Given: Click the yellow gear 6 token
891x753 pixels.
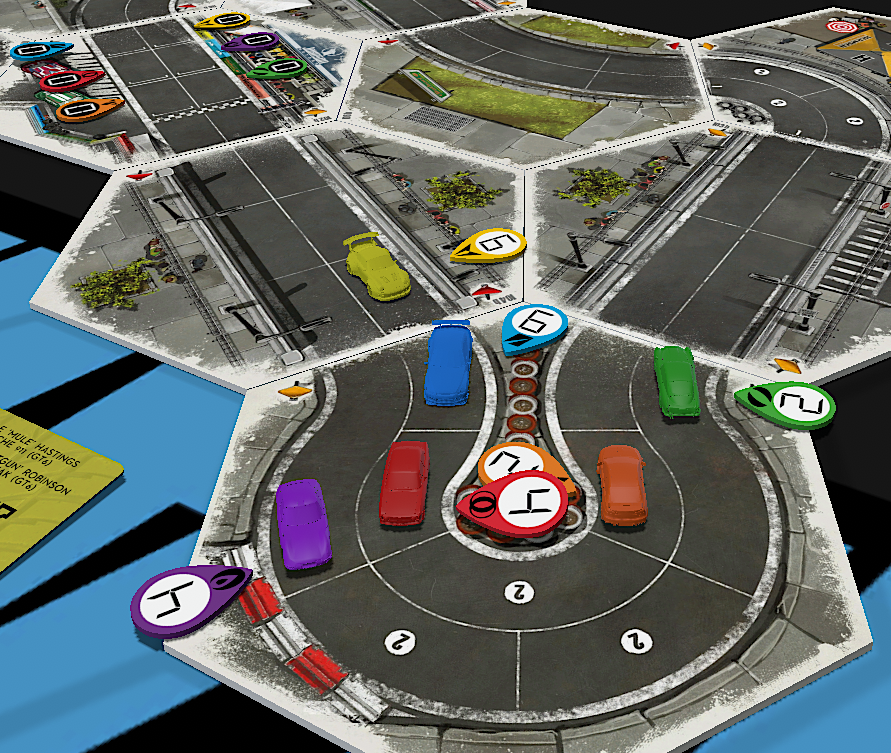Looking at the screenshot, I should tap(492, 246).
